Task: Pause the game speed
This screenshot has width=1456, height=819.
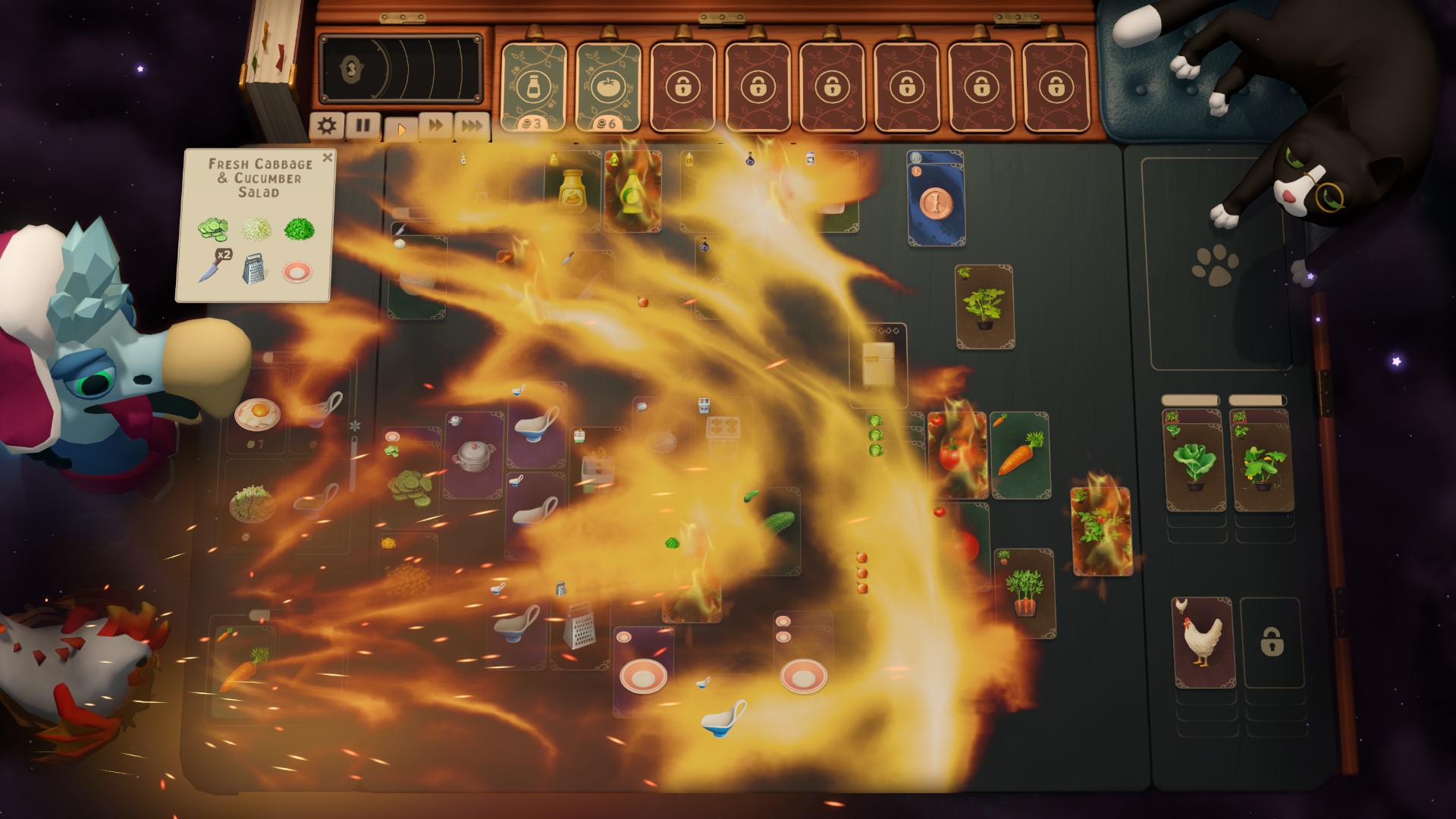Action: point(363,125)
